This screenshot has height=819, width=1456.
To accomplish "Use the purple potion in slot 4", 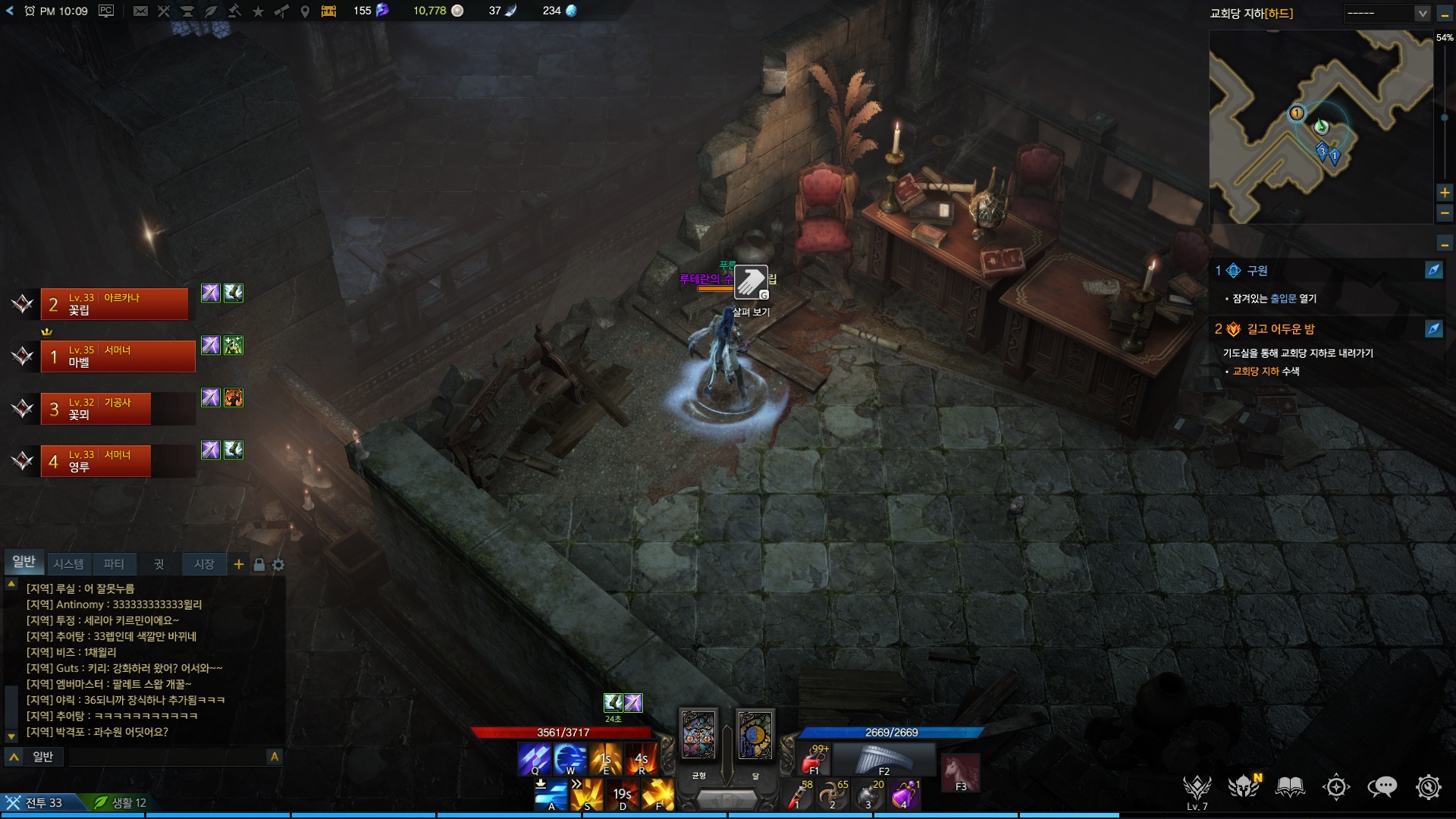I will coord(905,795).
